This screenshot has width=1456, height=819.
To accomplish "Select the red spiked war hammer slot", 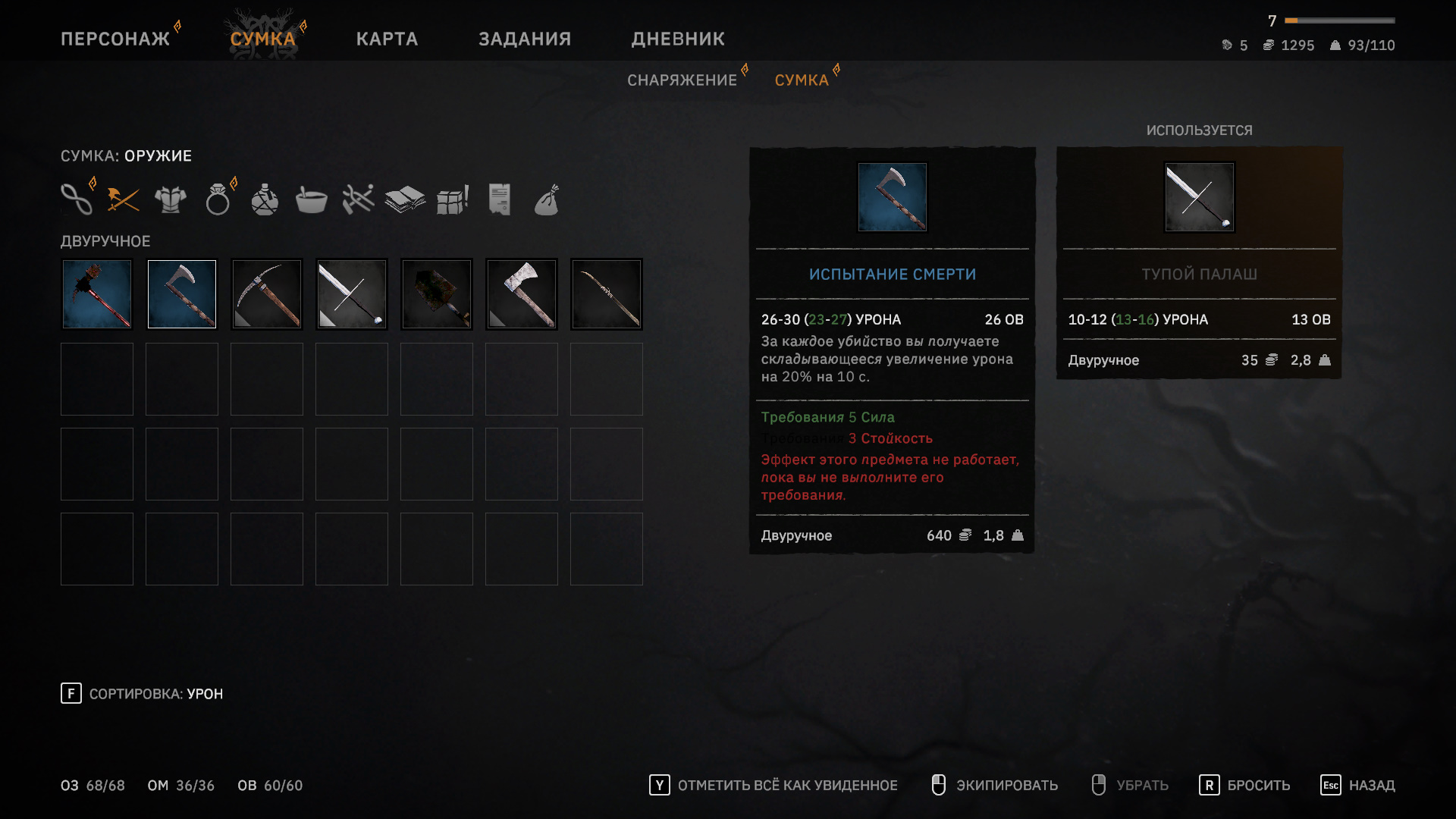I will (x=97, y=294).
